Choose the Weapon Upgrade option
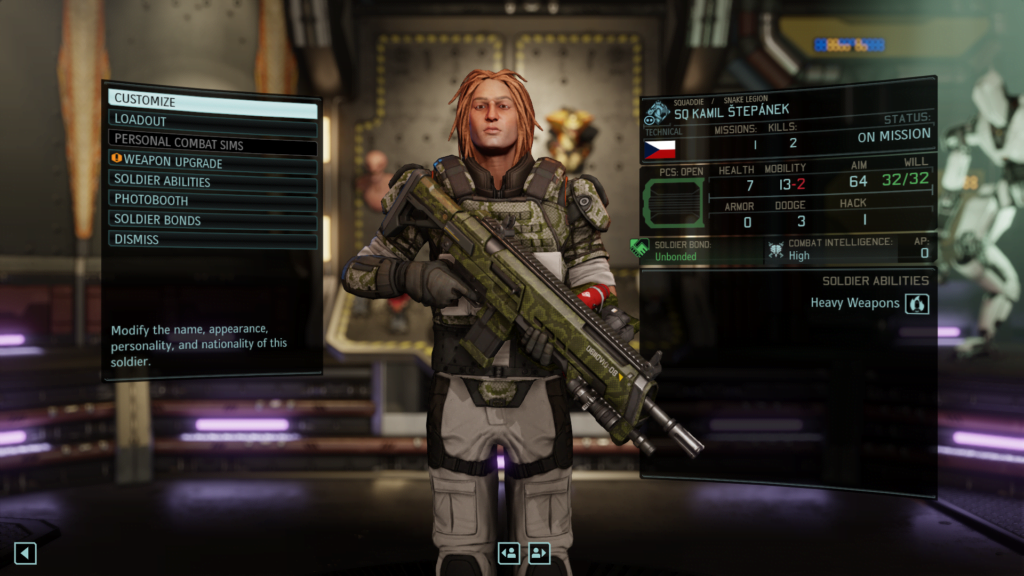Image resolution: width=1024 pixels, height=576 pixels. click(x=212, y=162)
